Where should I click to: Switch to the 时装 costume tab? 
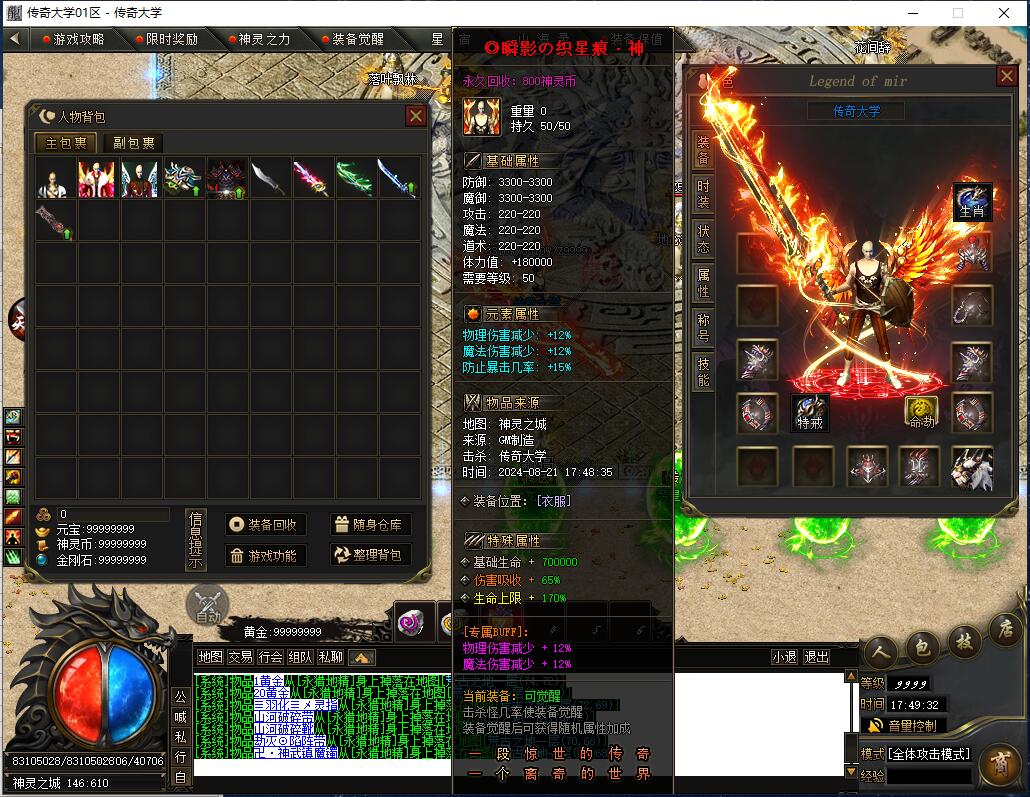pos(704,195)
